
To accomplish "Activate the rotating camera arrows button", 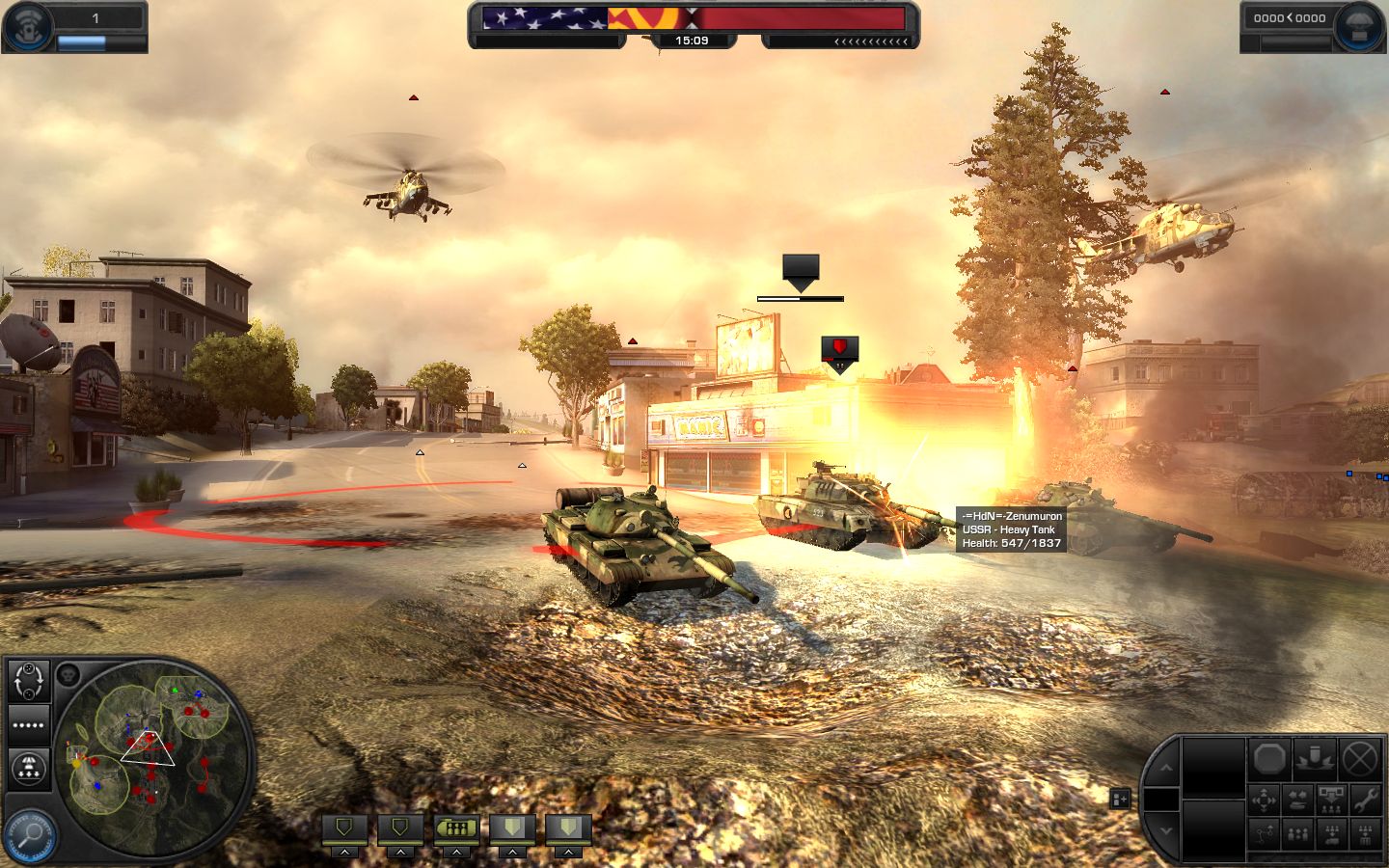I will click(29, 681).
